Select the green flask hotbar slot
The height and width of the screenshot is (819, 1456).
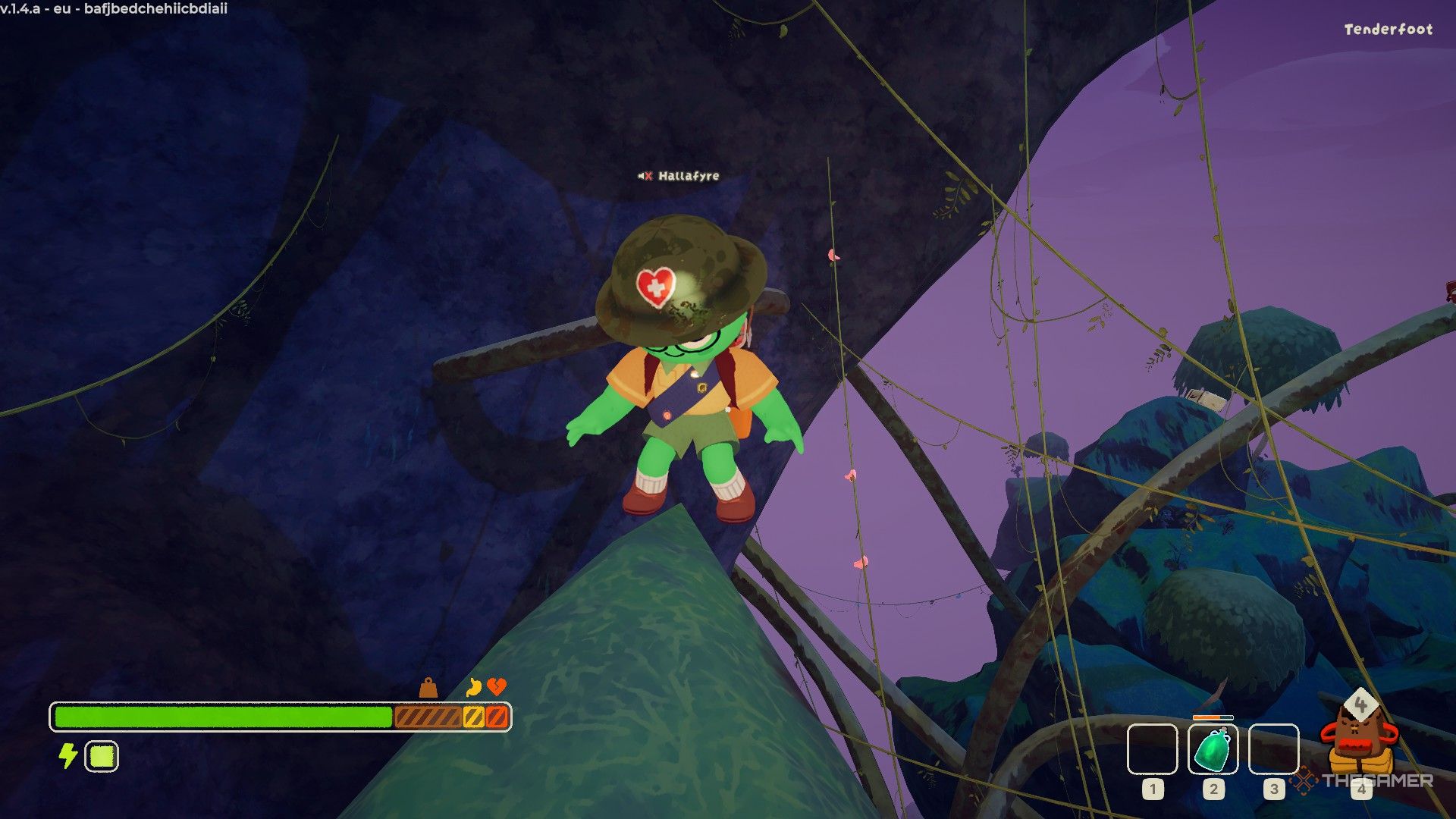click(x=1213, y=749)
